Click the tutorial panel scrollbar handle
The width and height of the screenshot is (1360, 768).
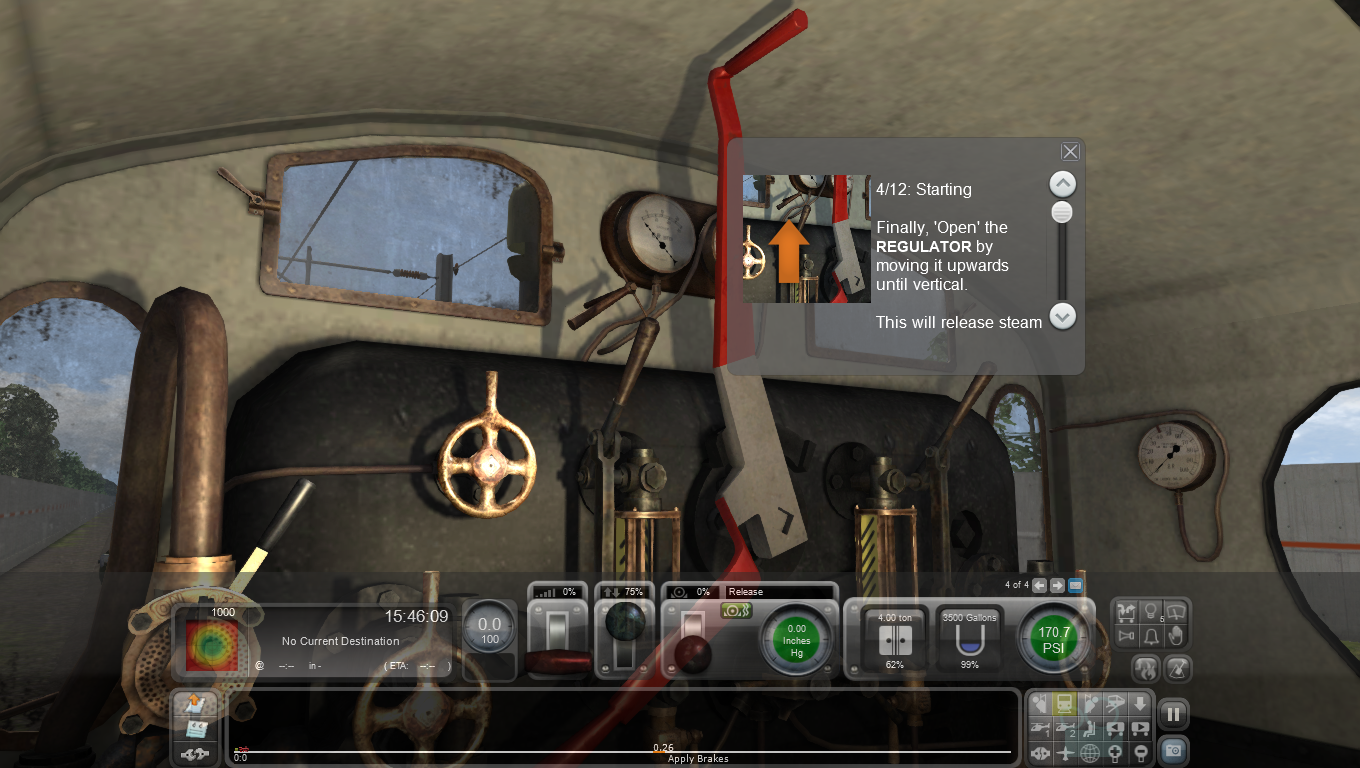[x=1061, y=212]
